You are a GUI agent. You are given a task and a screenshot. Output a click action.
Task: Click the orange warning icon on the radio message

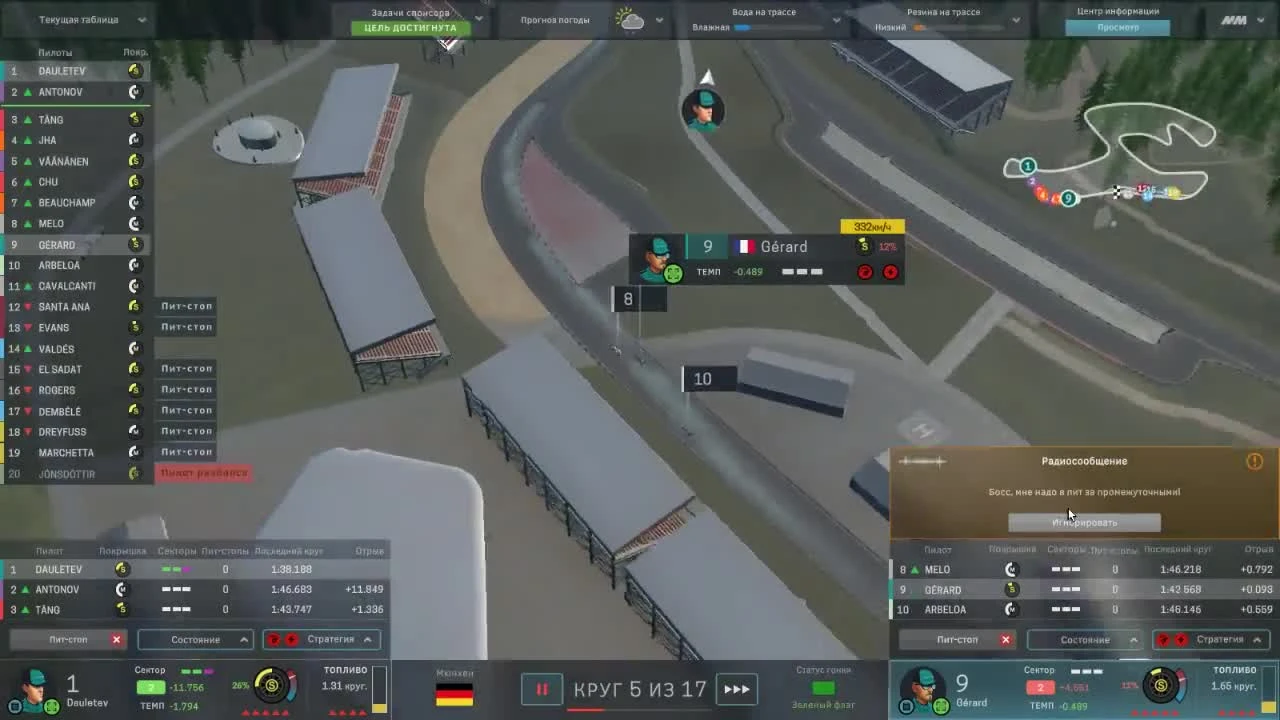pos(1254,461)
